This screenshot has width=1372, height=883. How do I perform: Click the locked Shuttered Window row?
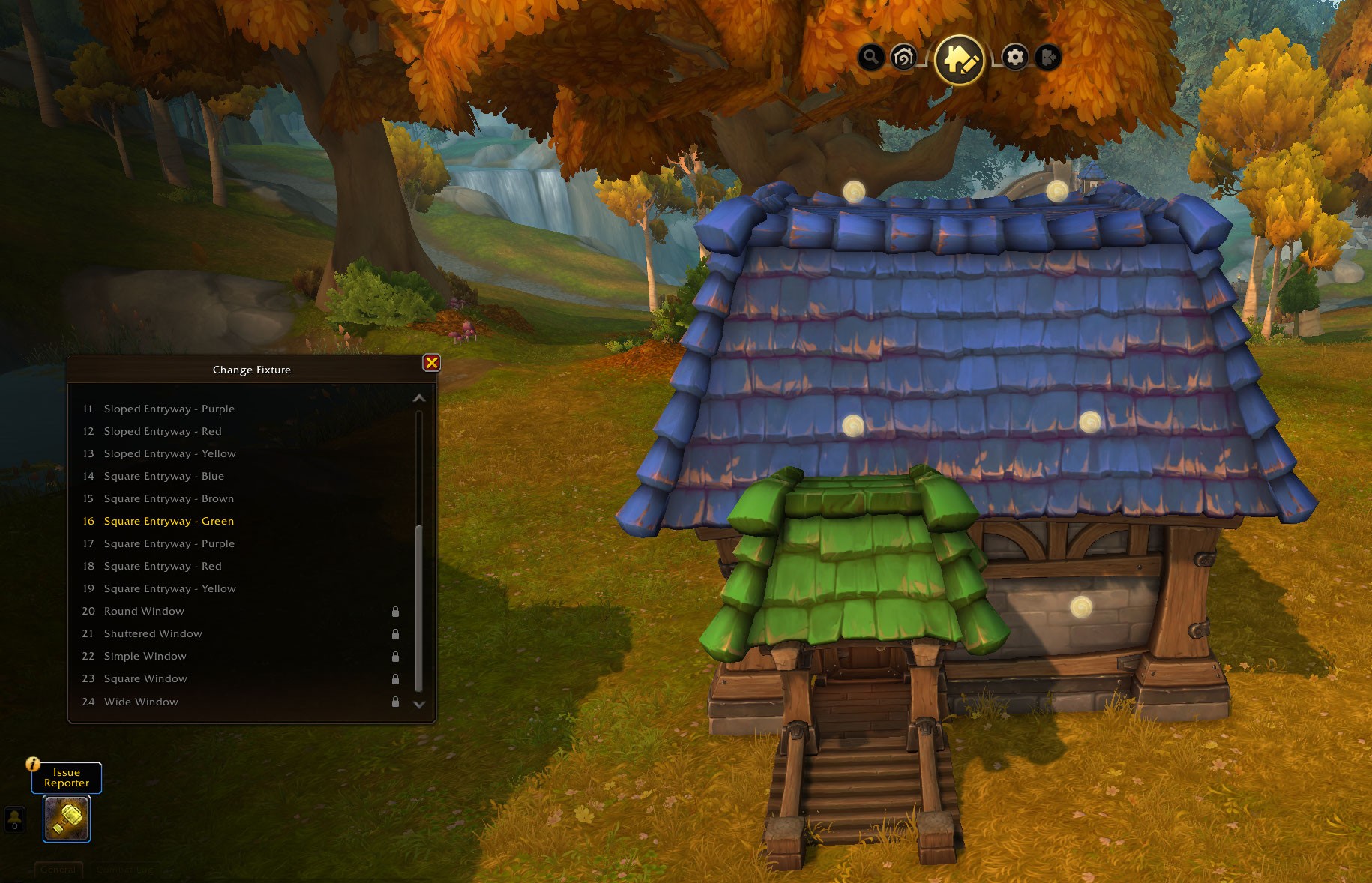tap(153, 633)
